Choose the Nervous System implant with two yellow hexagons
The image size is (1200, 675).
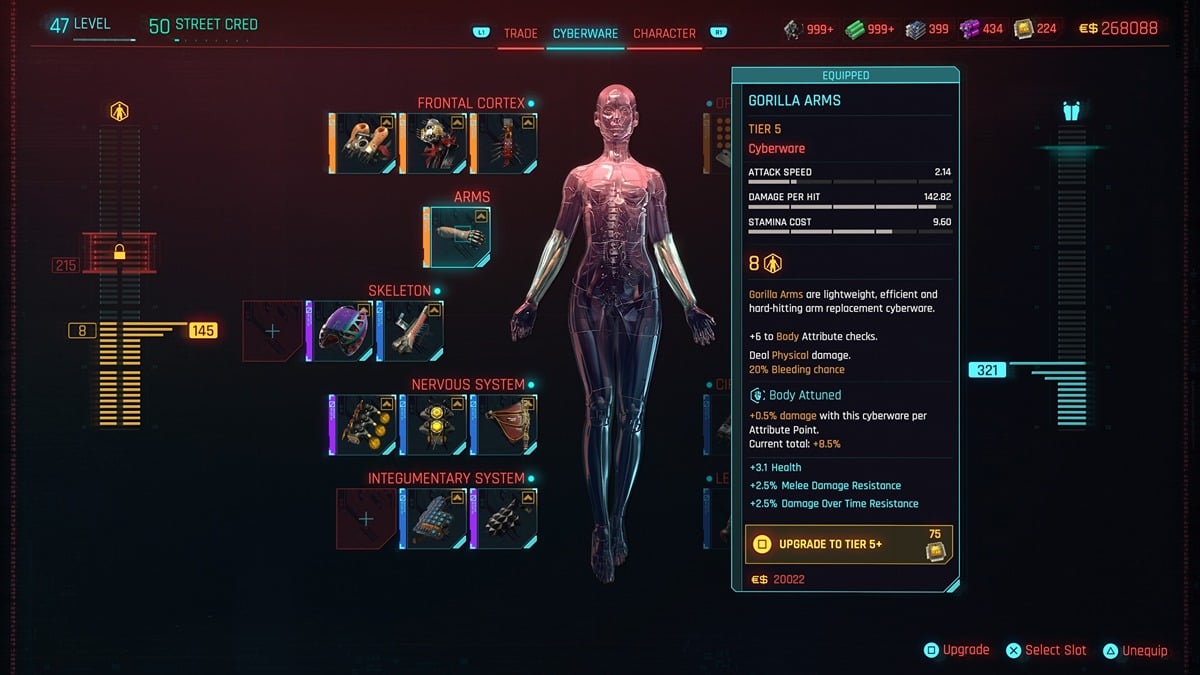[x=433, y=425]
